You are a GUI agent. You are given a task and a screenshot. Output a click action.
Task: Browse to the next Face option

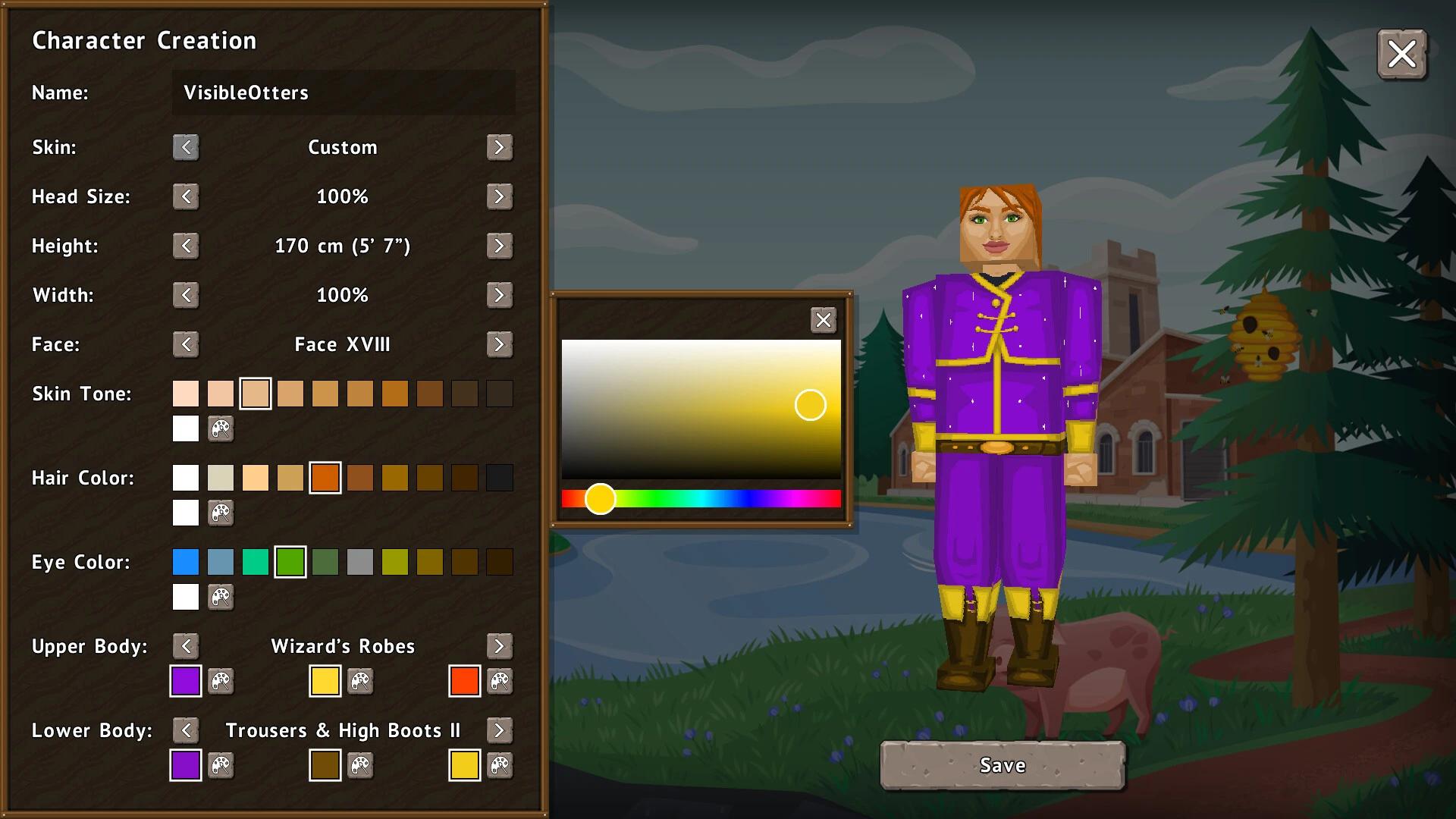click(500, 344)
